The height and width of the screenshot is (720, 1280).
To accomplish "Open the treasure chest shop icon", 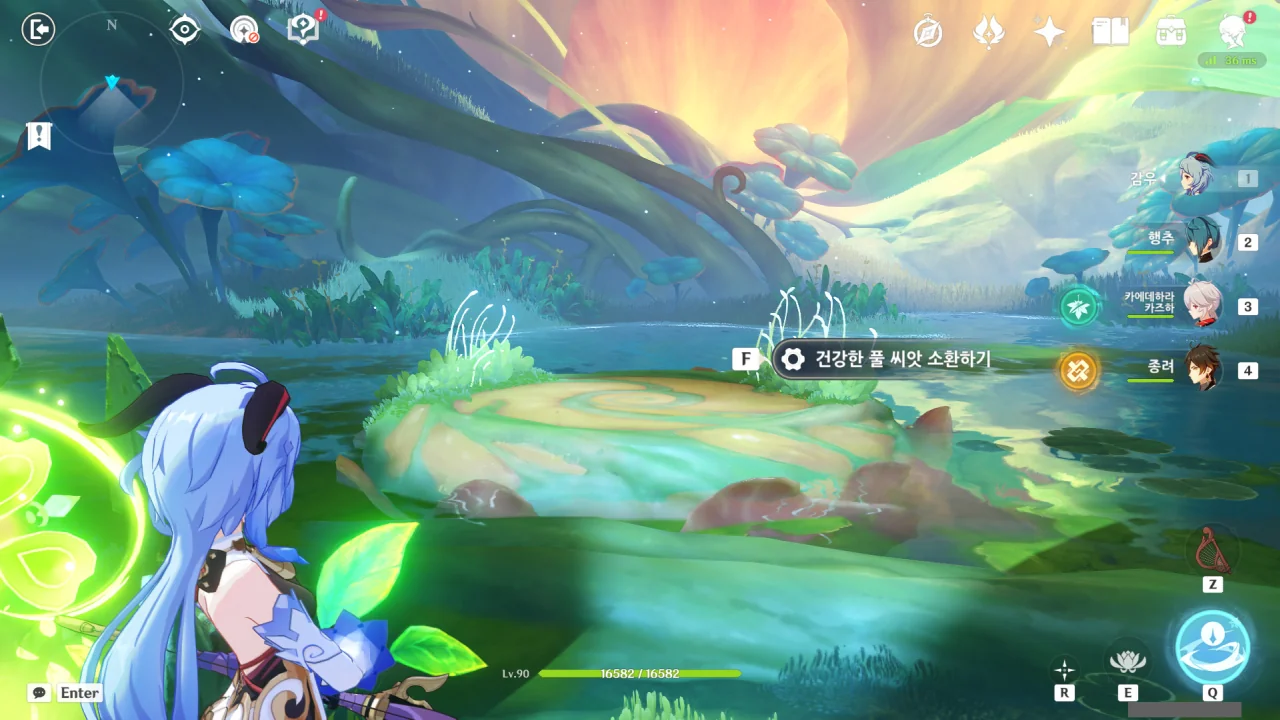I will (x=1171, y=32).
